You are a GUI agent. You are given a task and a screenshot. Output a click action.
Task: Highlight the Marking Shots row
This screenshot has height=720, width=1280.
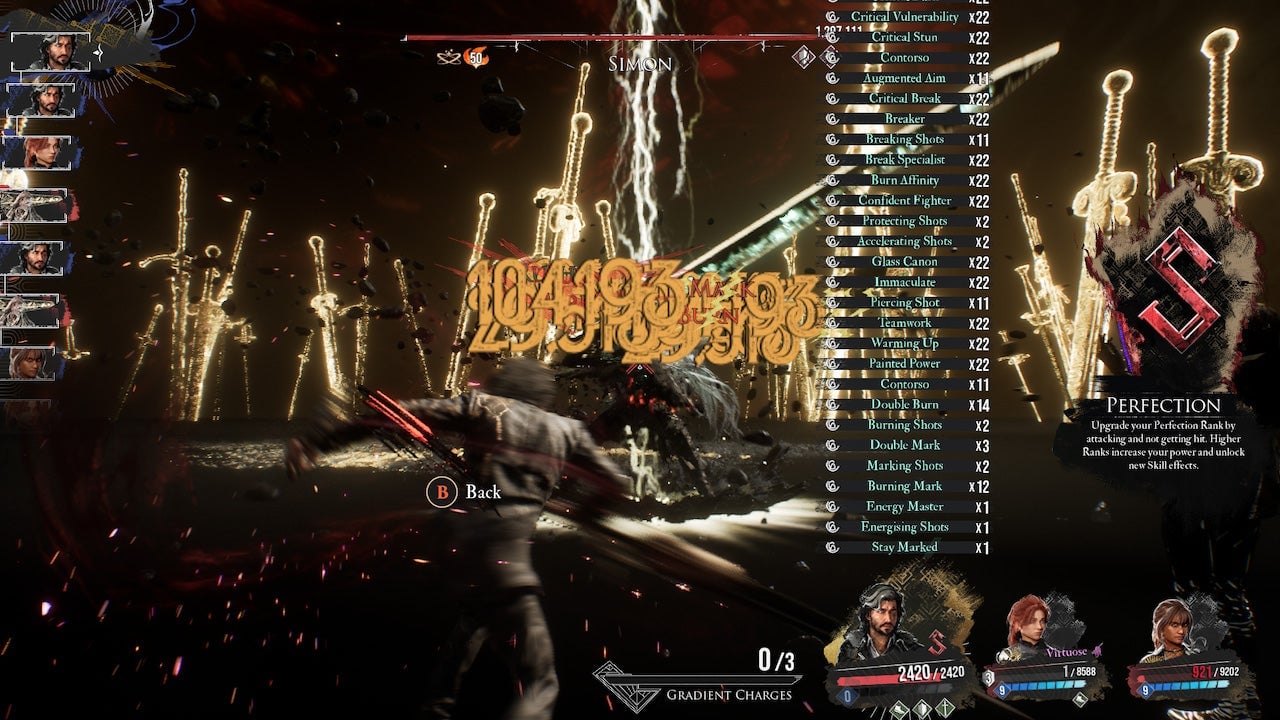(904, 465)
